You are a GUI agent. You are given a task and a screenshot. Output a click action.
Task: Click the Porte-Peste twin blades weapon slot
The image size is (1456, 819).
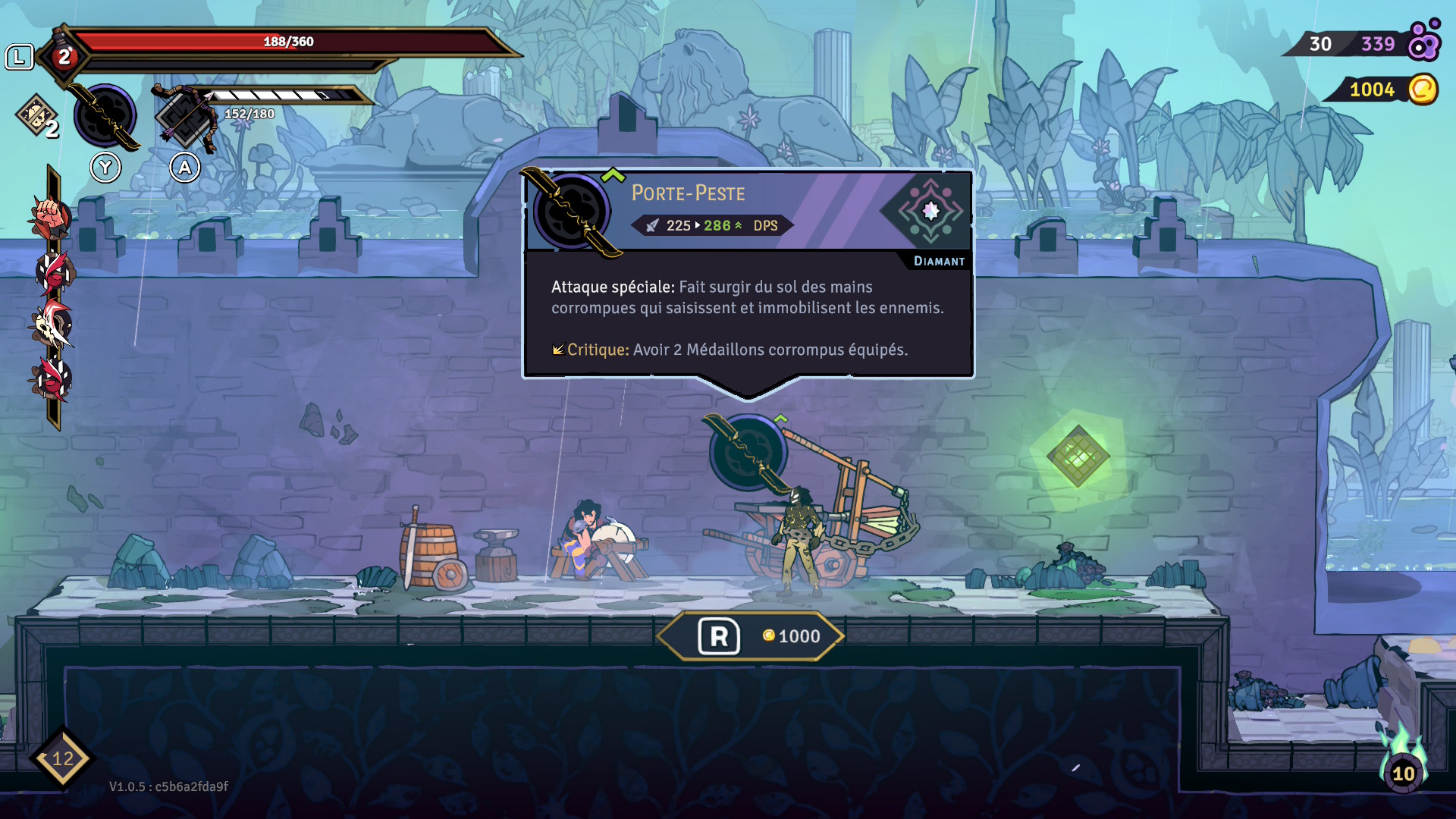[x=105, y=116]
